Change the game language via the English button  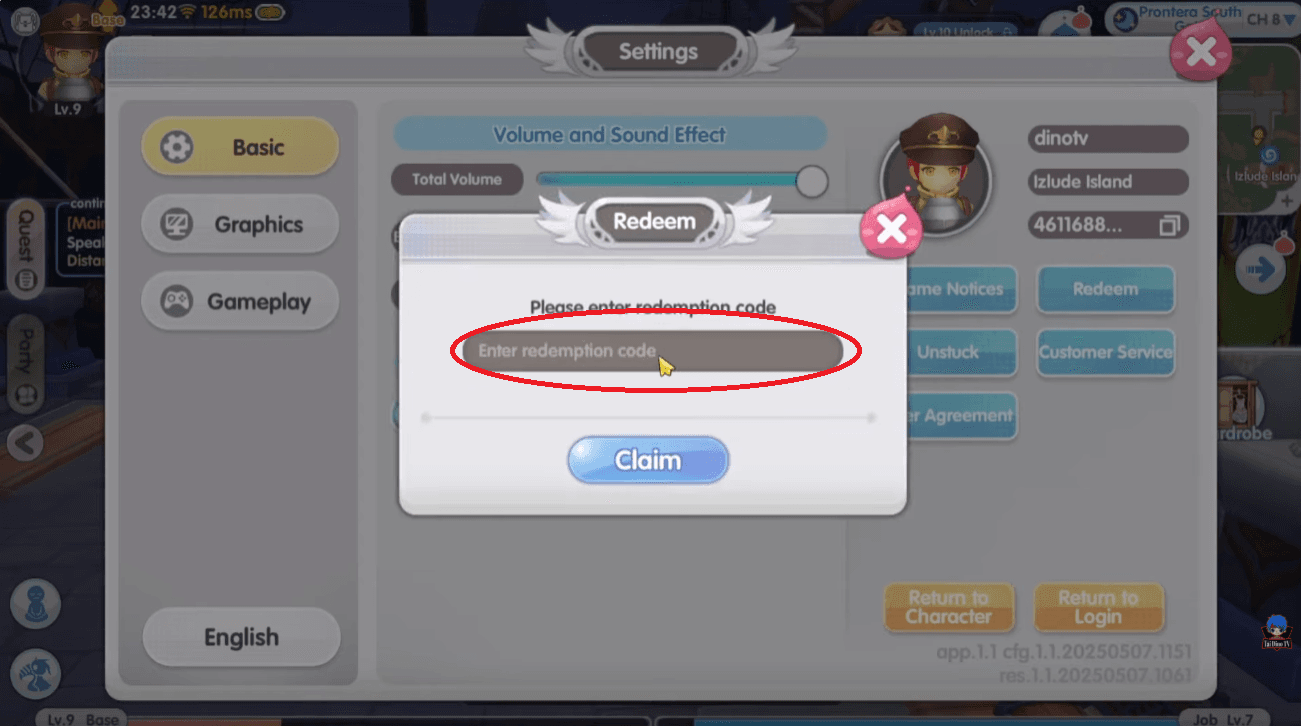click(240, 637)
